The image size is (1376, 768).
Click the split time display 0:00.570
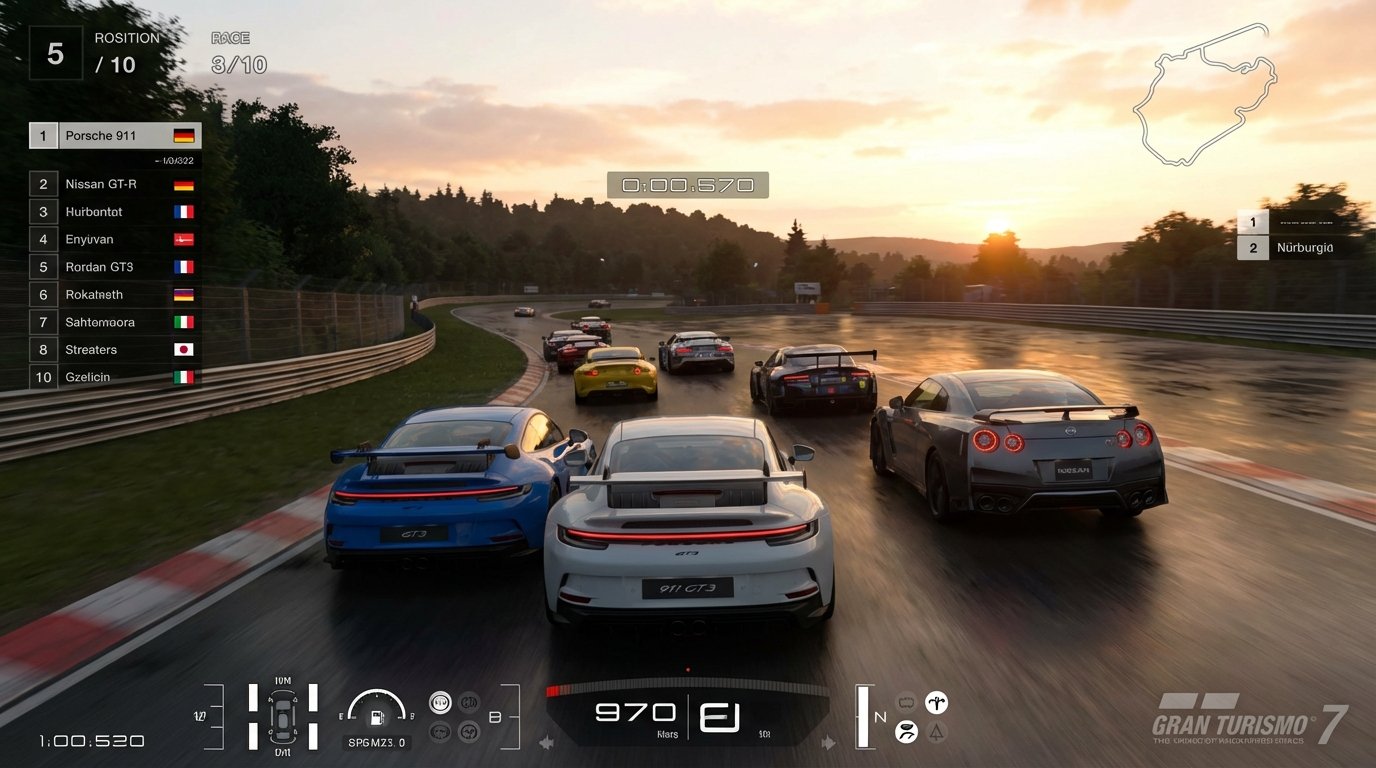(686, 184)
